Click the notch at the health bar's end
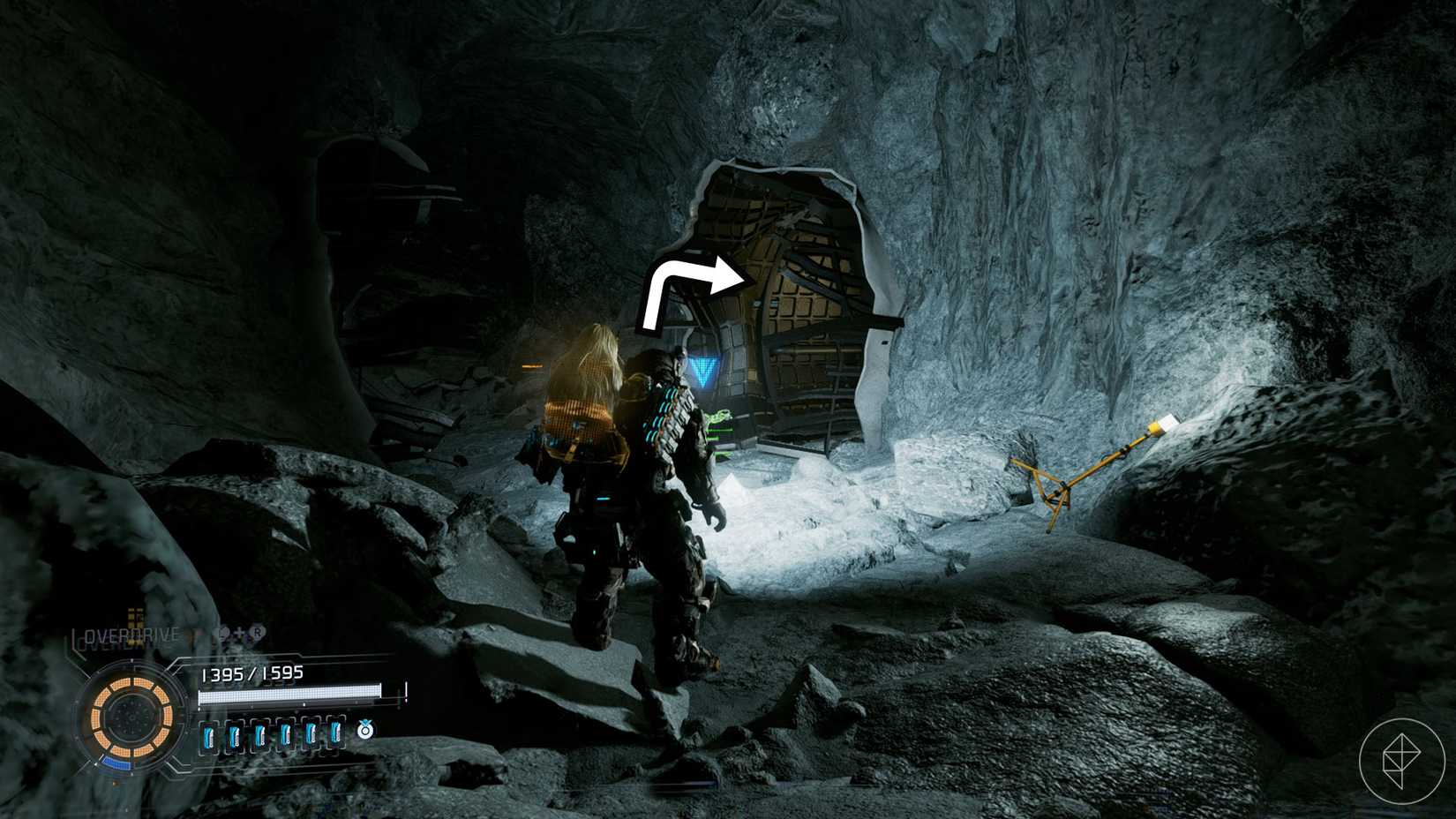The image size is (1456, 819). coord(404,693)
